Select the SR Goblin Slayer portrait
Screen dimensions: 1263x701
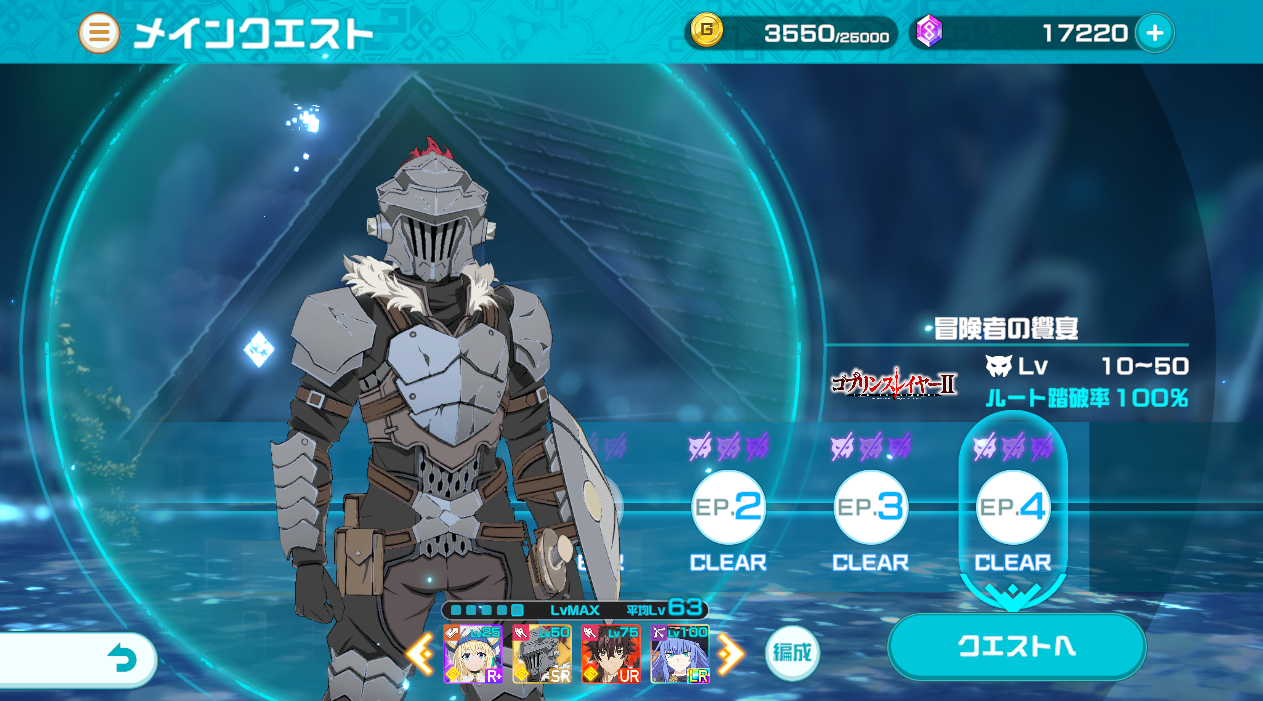tap(542, 654)
